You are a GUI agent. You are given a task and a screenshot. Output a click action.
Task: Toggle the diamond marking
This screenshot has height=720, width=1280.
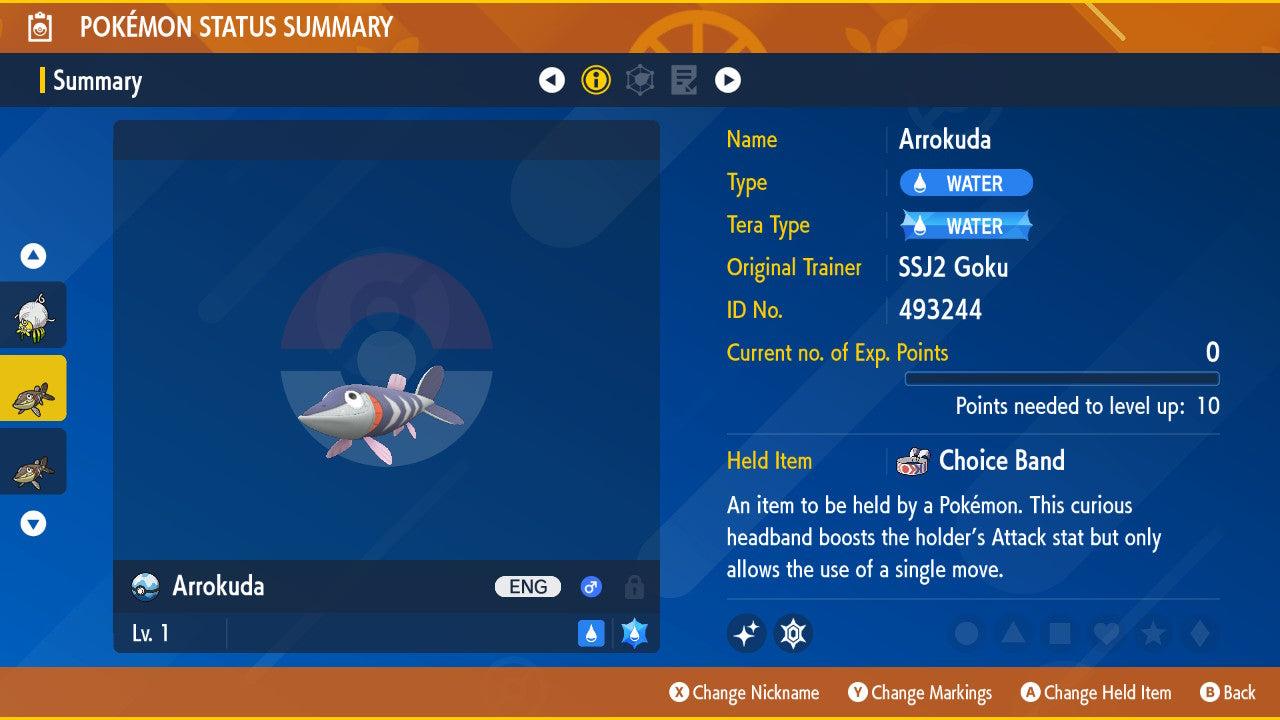click(x=1198, y=633)
